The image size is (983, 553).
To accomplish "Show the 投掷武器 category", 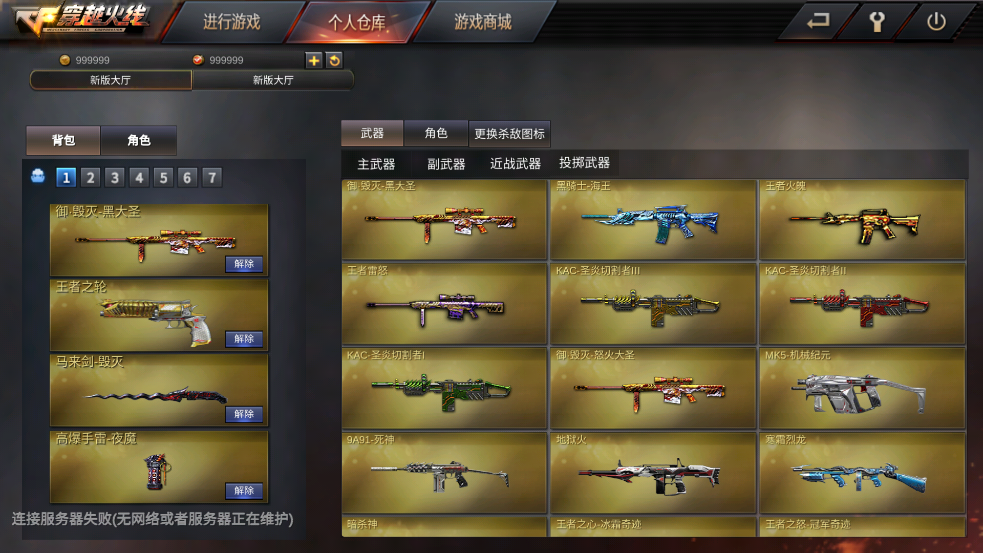I will 584,163.
